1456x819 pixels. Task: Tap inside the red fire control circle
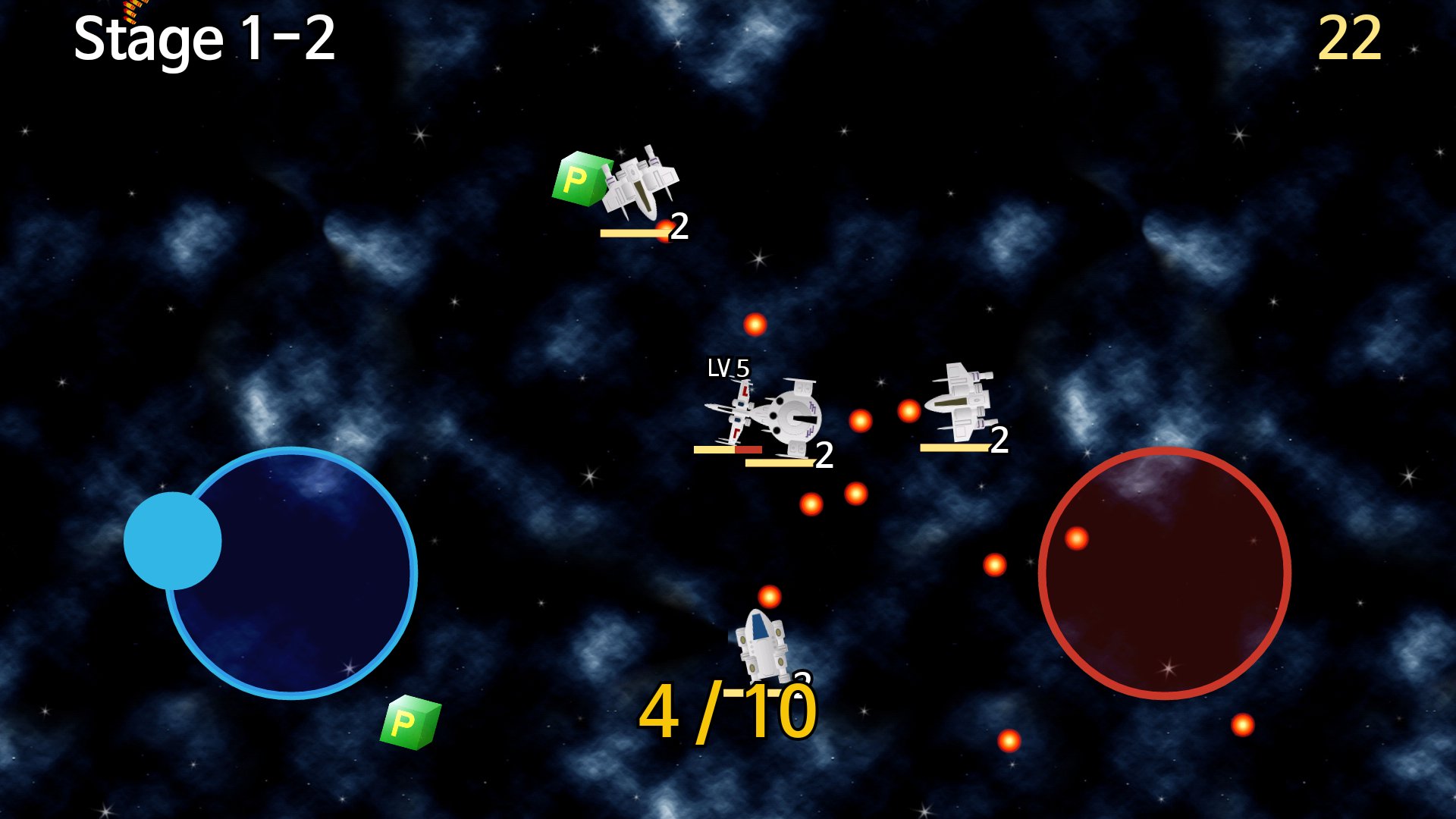coord(1164,573)
